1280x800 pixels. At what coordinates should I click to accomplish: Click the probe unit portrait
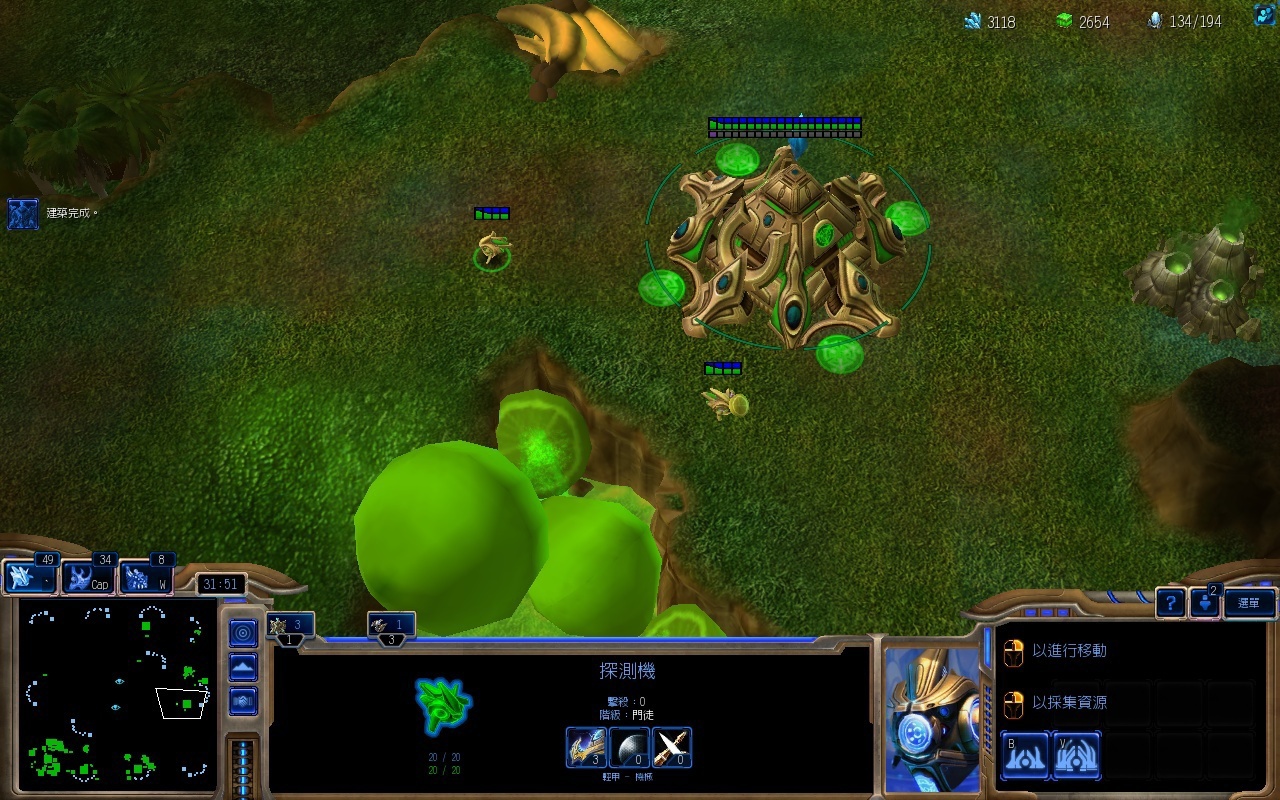coord(932,720)
